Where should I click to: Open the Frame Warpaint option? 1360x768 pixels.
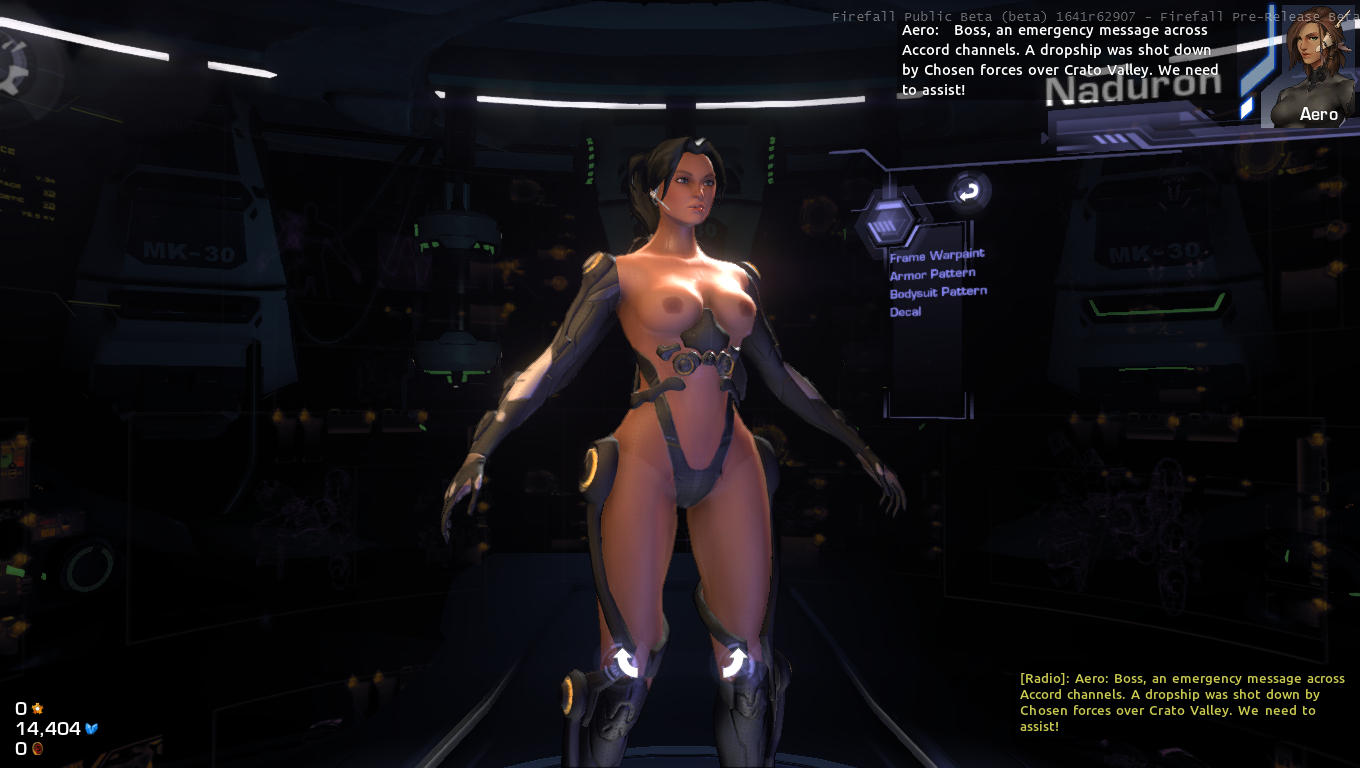pyautogui.click(x=937, y=256)
